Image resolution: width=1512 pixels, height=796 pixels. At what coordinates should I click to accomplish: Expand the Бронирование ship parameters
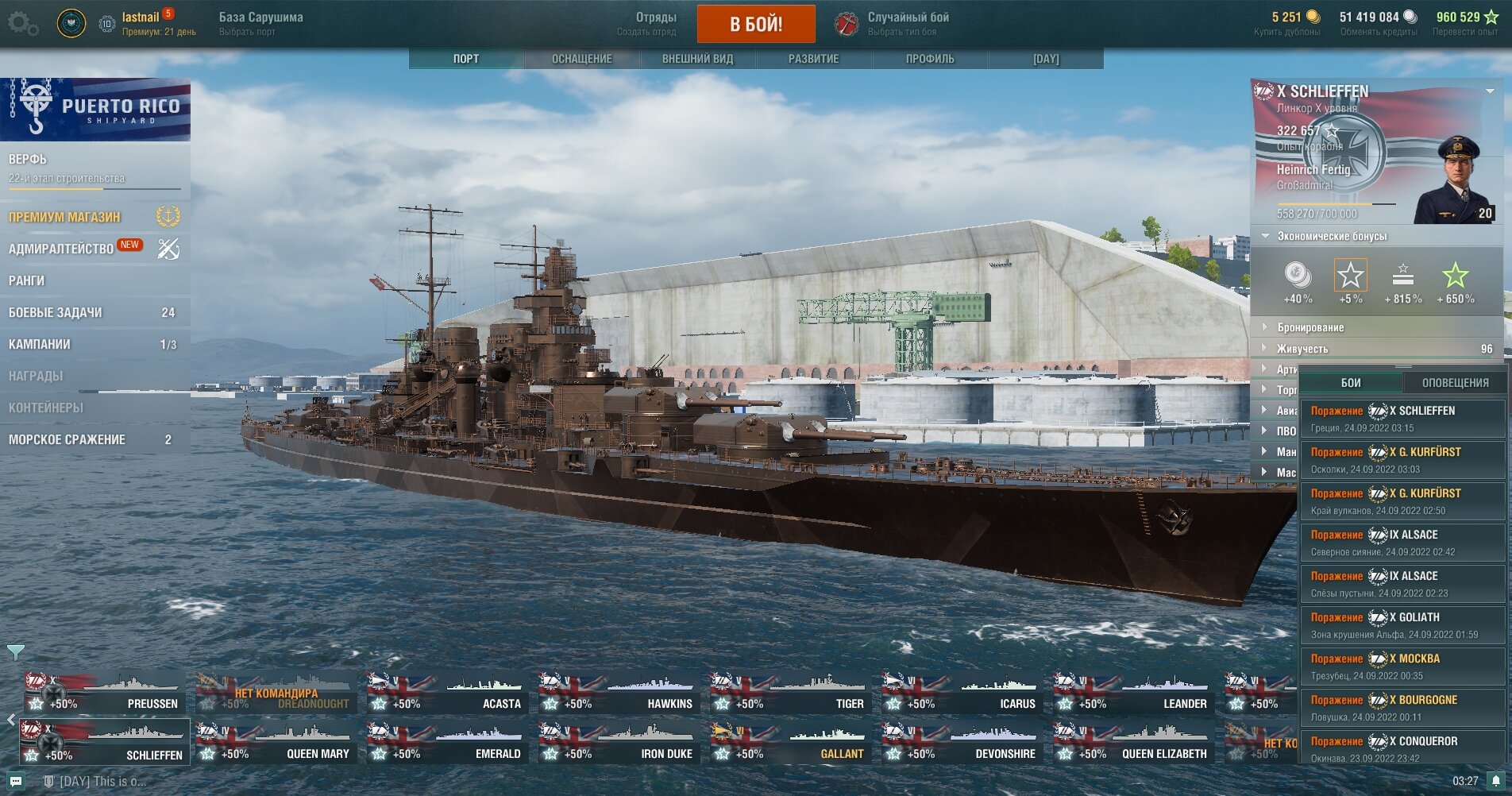pos(1310,327)
